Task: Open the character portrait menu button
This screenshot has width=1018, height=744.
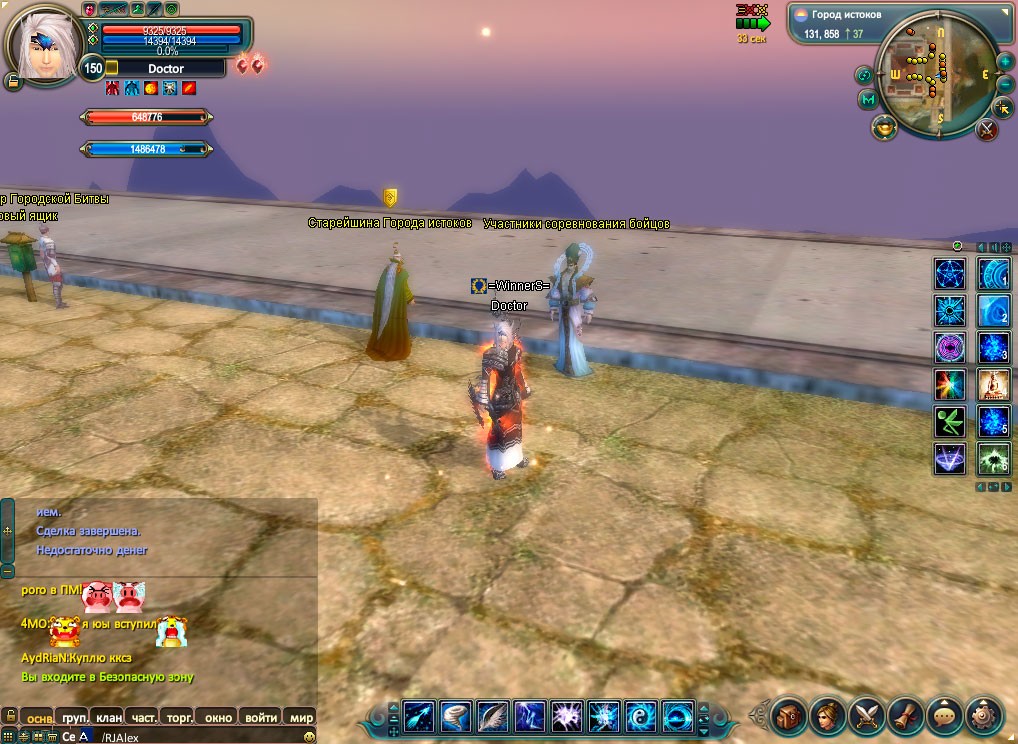Action: point(826,716)
